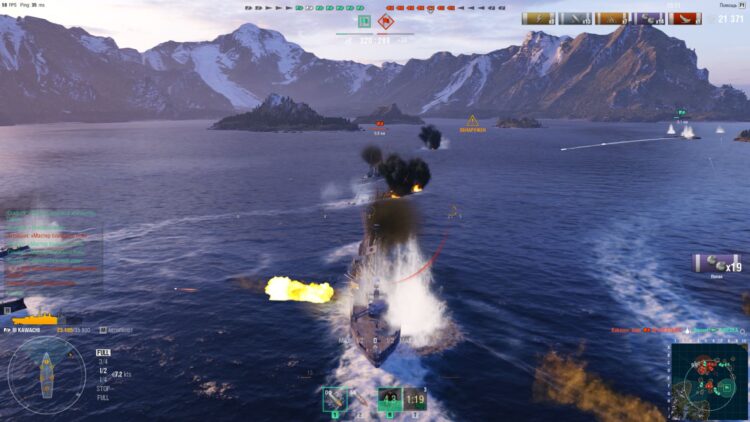Switch to the armor-piercing shell slot
Screen dimensions: 750x422
(x=358, y=399)
